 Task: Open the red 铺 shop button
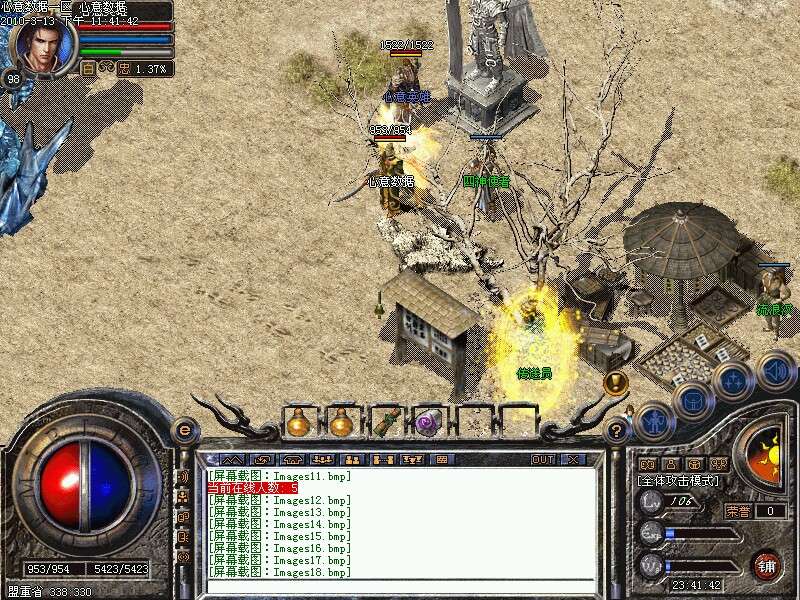(x=768, y=564)
